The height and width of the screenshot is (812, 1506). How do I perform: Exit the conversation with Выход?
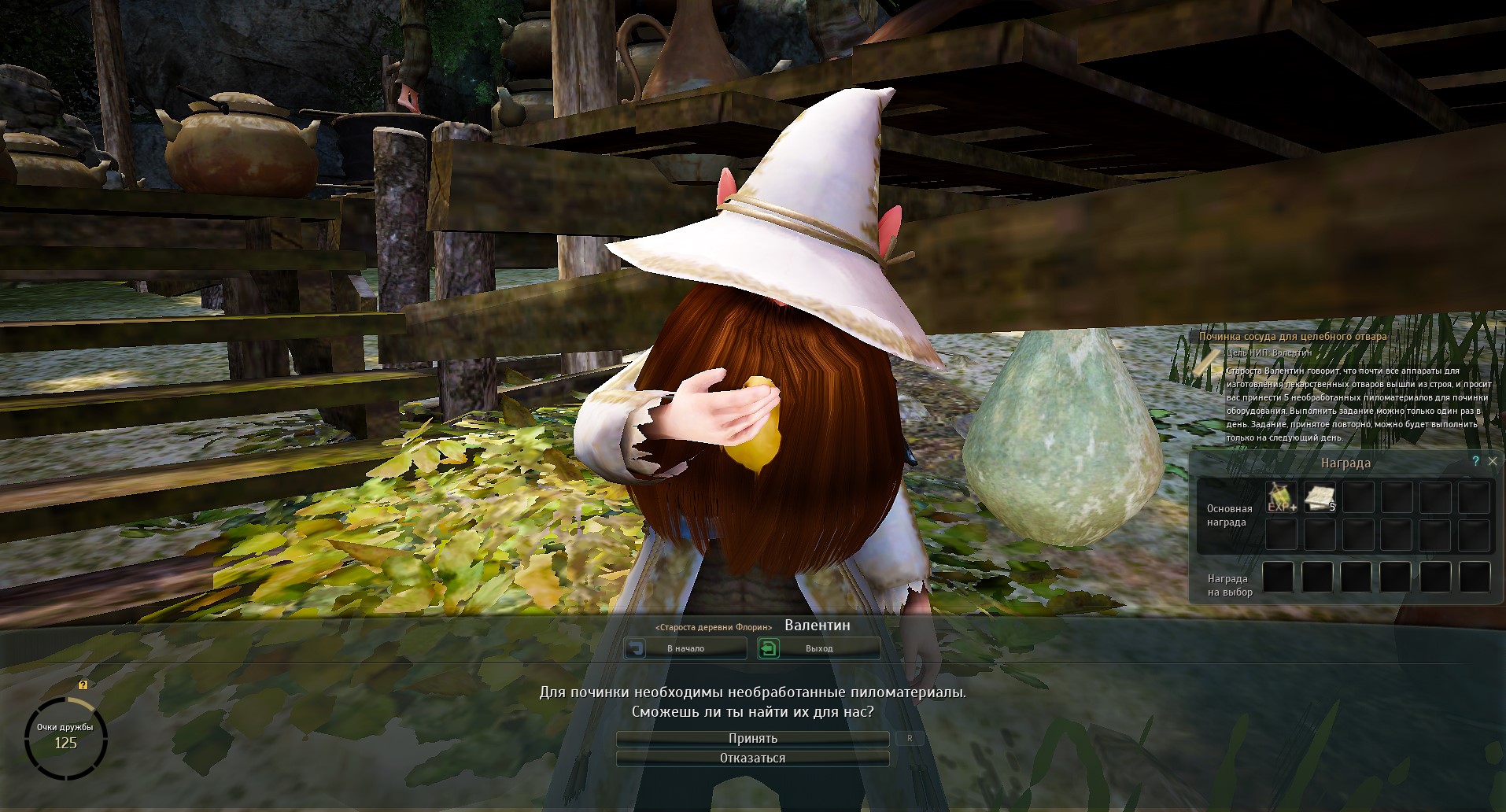tap(818, 648)
